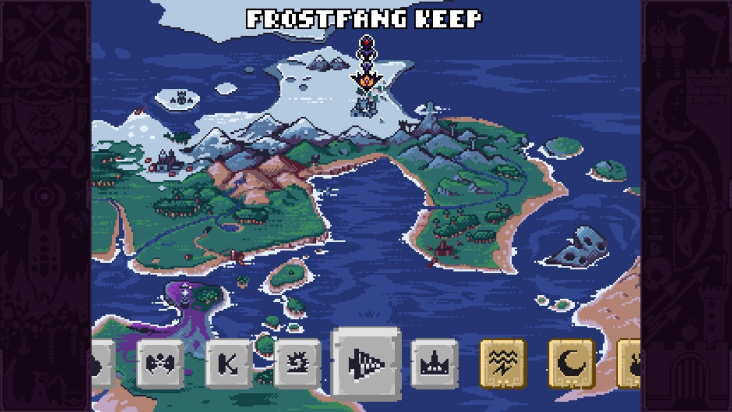Enter the highlighted Frostfang Keep level tile
Viewport: 732px width, 412px height.
click(x=367, y=362)
